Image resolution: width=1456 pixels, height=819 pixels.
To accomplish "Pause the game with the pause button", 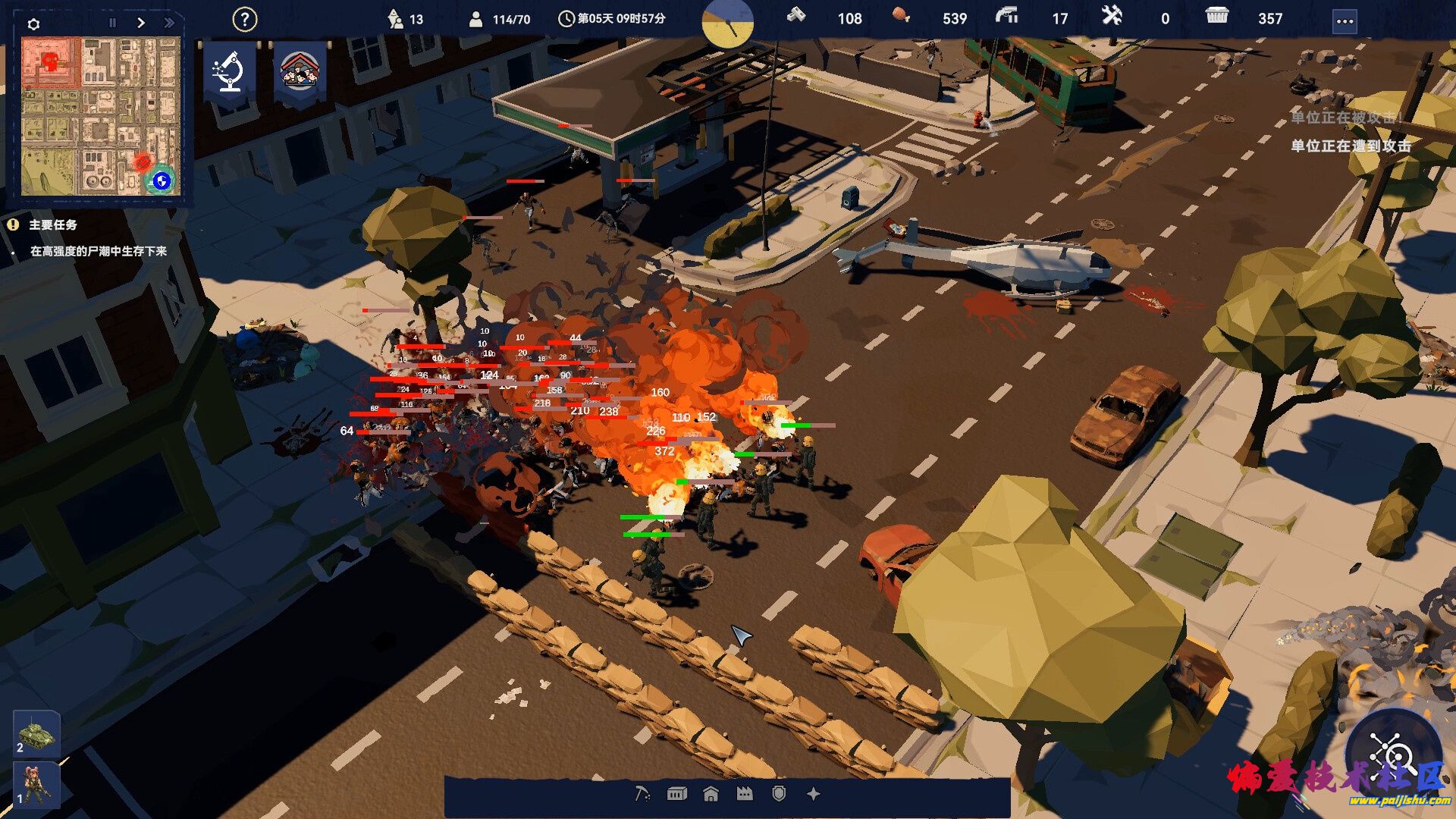I will (113, 23).
